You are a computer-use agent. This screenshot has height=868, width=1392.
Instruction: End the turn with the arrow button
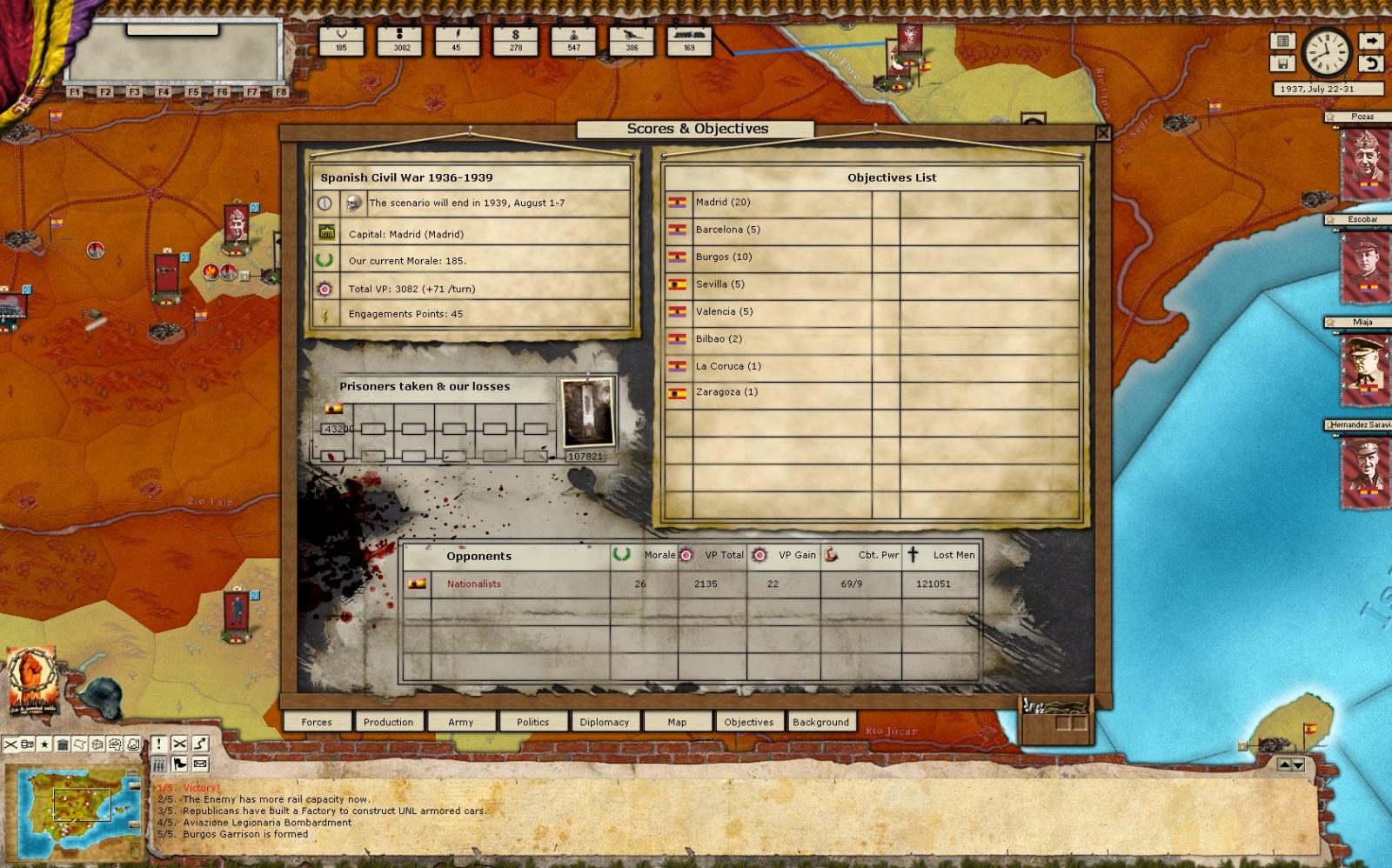coord(1371,41)
